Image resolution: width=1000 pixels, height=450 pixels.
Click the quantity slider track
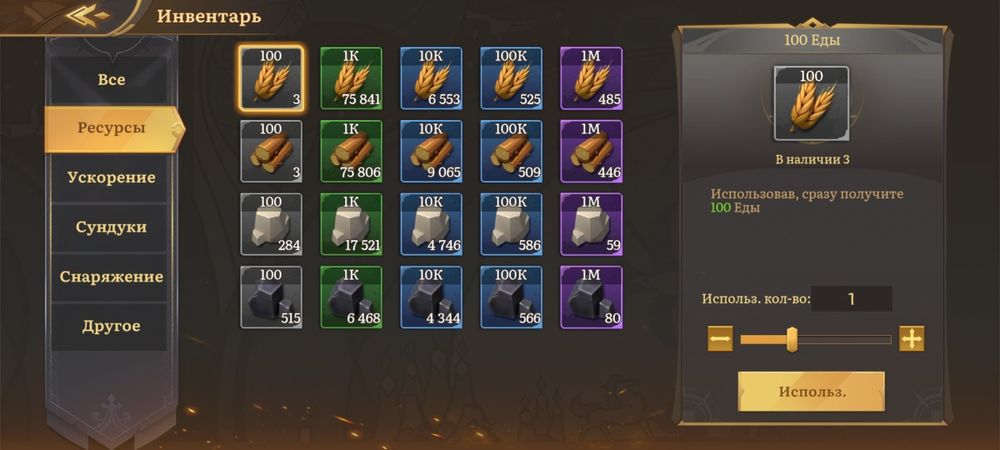(840, 340)
